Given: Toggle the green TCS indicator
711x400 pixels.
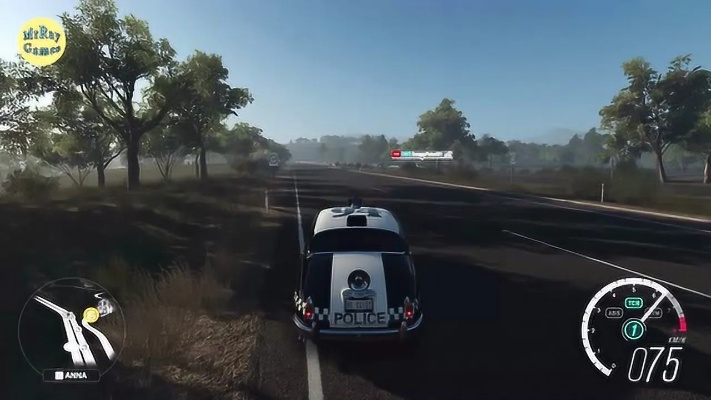Looking at the screenshot, I should point(633,303).
